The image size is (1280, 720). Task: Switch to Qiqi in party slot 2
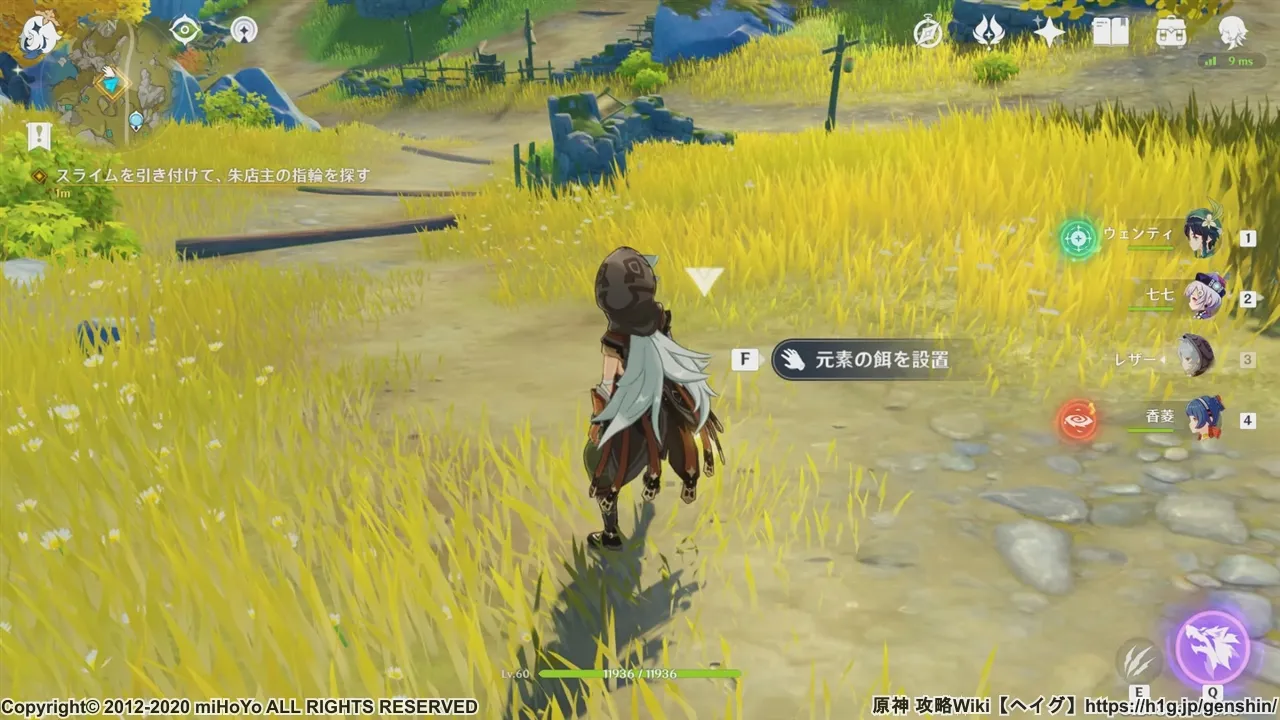tap(1207, 297)
